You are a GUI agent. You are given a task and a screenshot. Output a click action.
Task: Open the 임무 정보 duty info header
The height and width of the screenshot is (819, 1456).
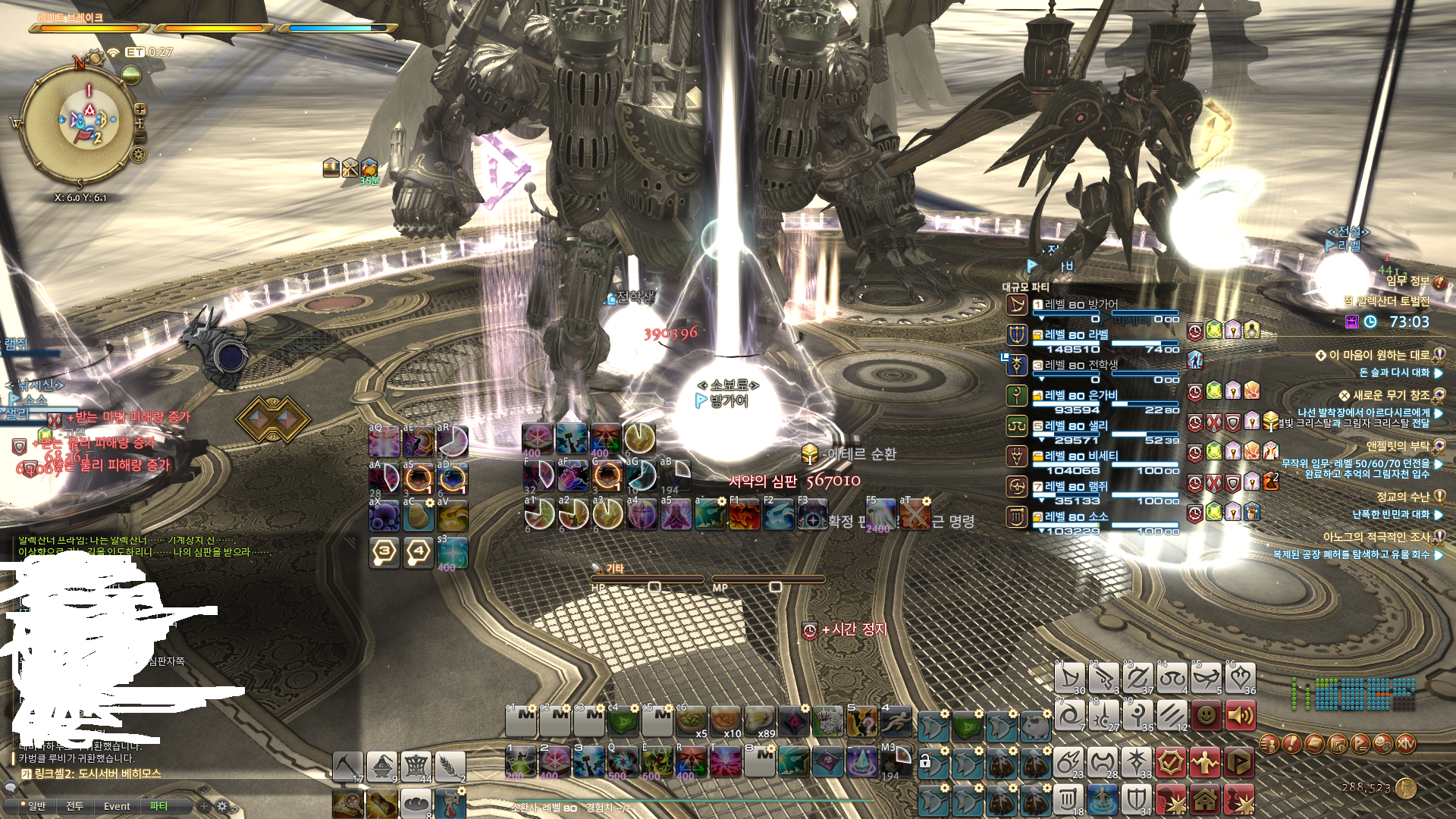(1408, 281)
